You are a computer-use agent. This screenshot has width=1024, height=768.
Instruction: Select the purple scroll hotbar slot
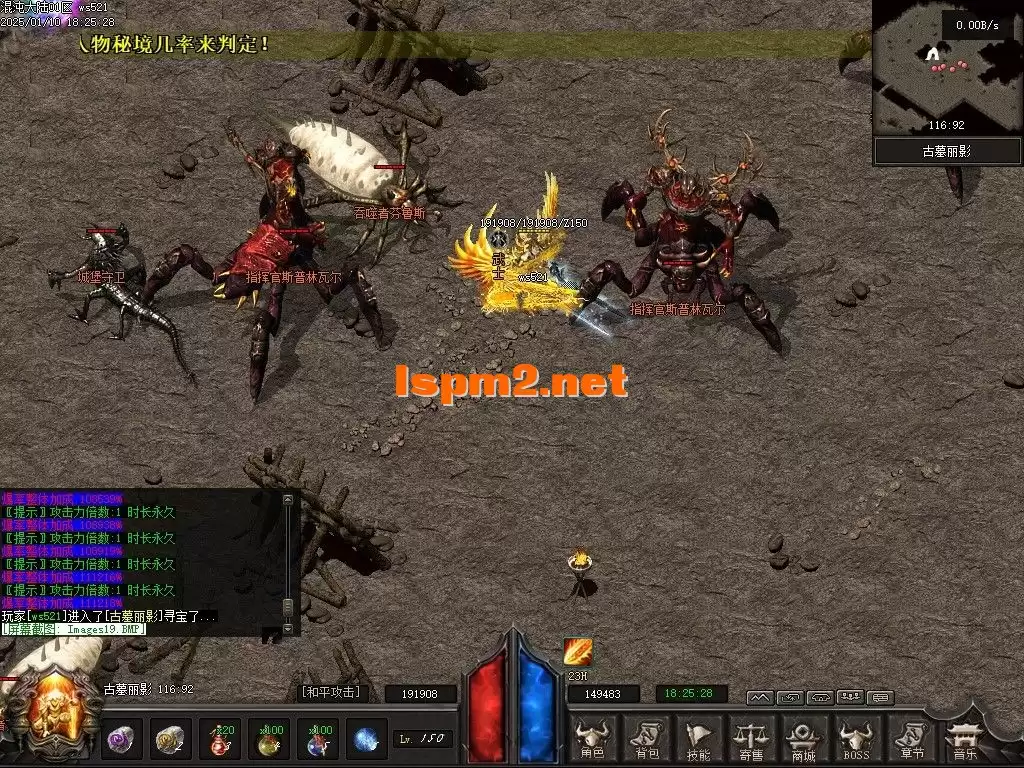pos(122,739)
